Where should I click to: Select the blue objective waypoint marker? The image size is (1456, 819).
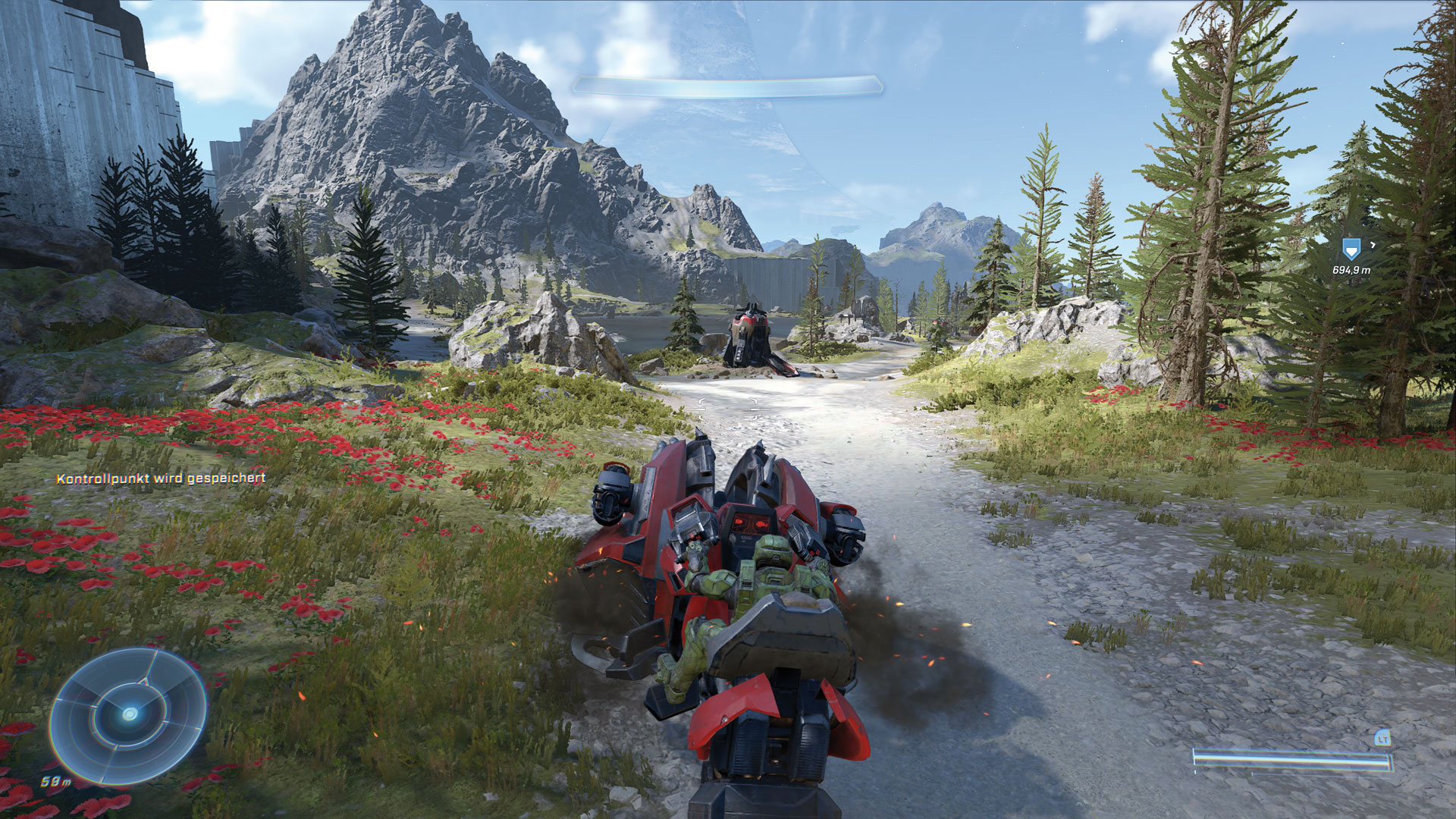1349,248
